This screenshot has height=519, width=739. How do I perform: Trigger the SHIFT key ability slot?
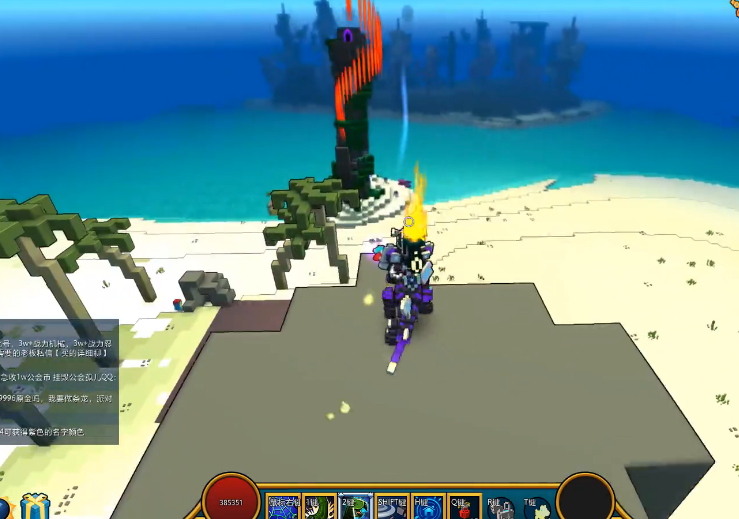pyautogui.click(x=392, y=506)
